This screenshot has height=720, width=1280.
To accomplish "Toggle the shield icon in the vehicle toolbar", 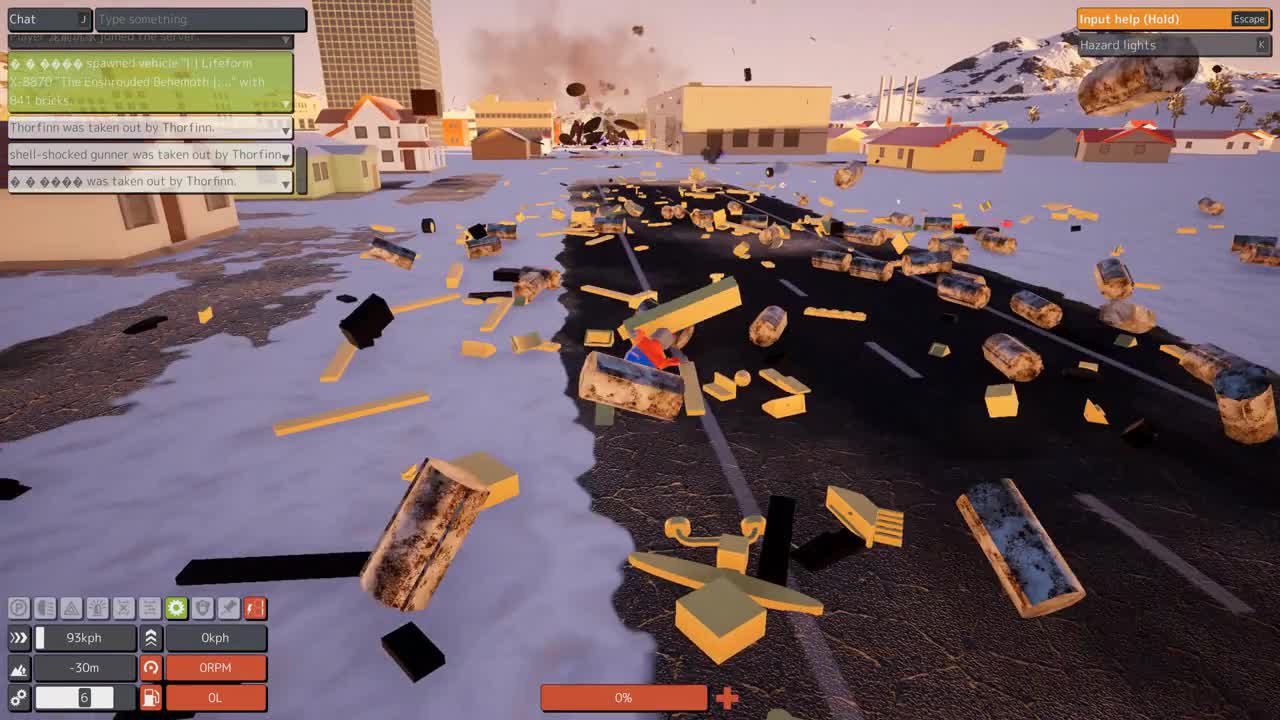I will 203,608.
